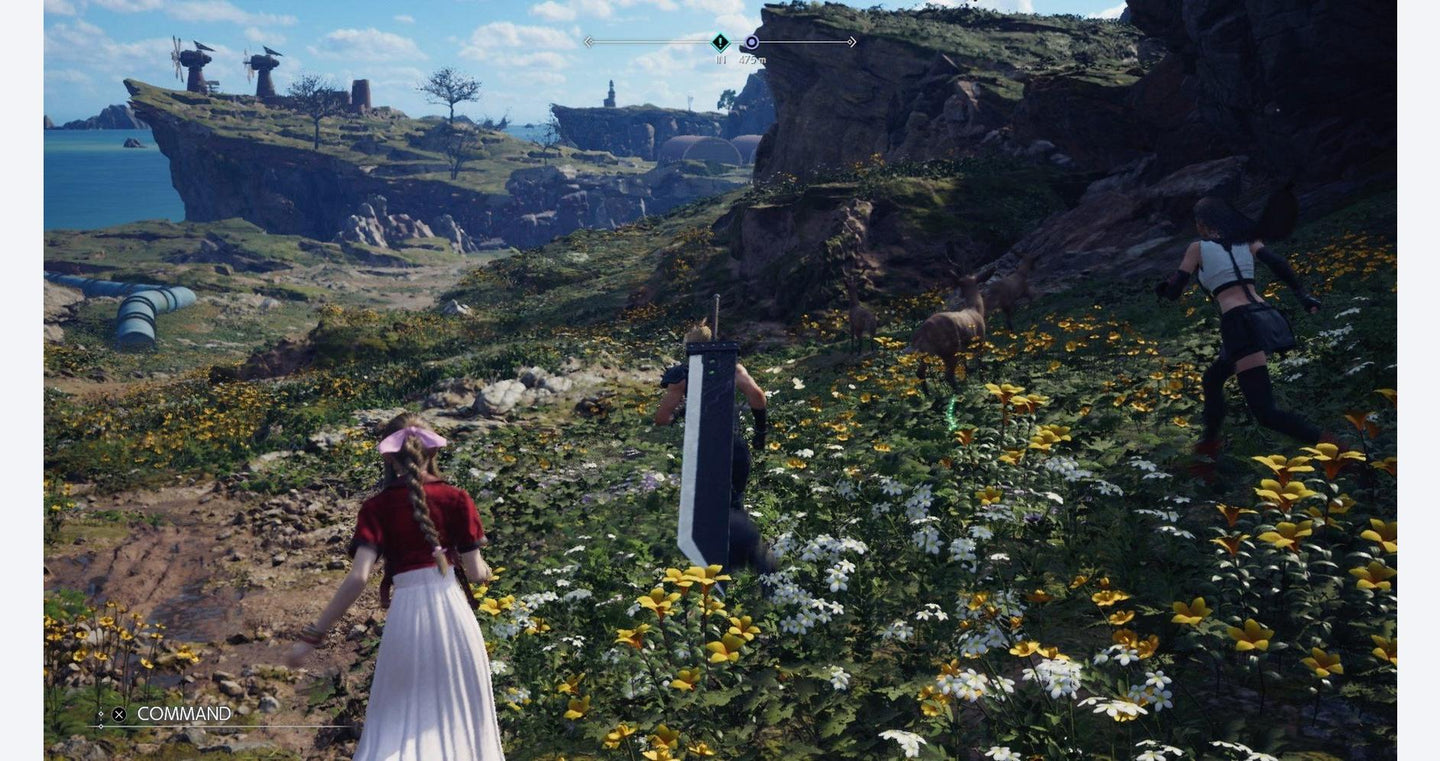Select the green quest marker on the compass

[720, 42]
